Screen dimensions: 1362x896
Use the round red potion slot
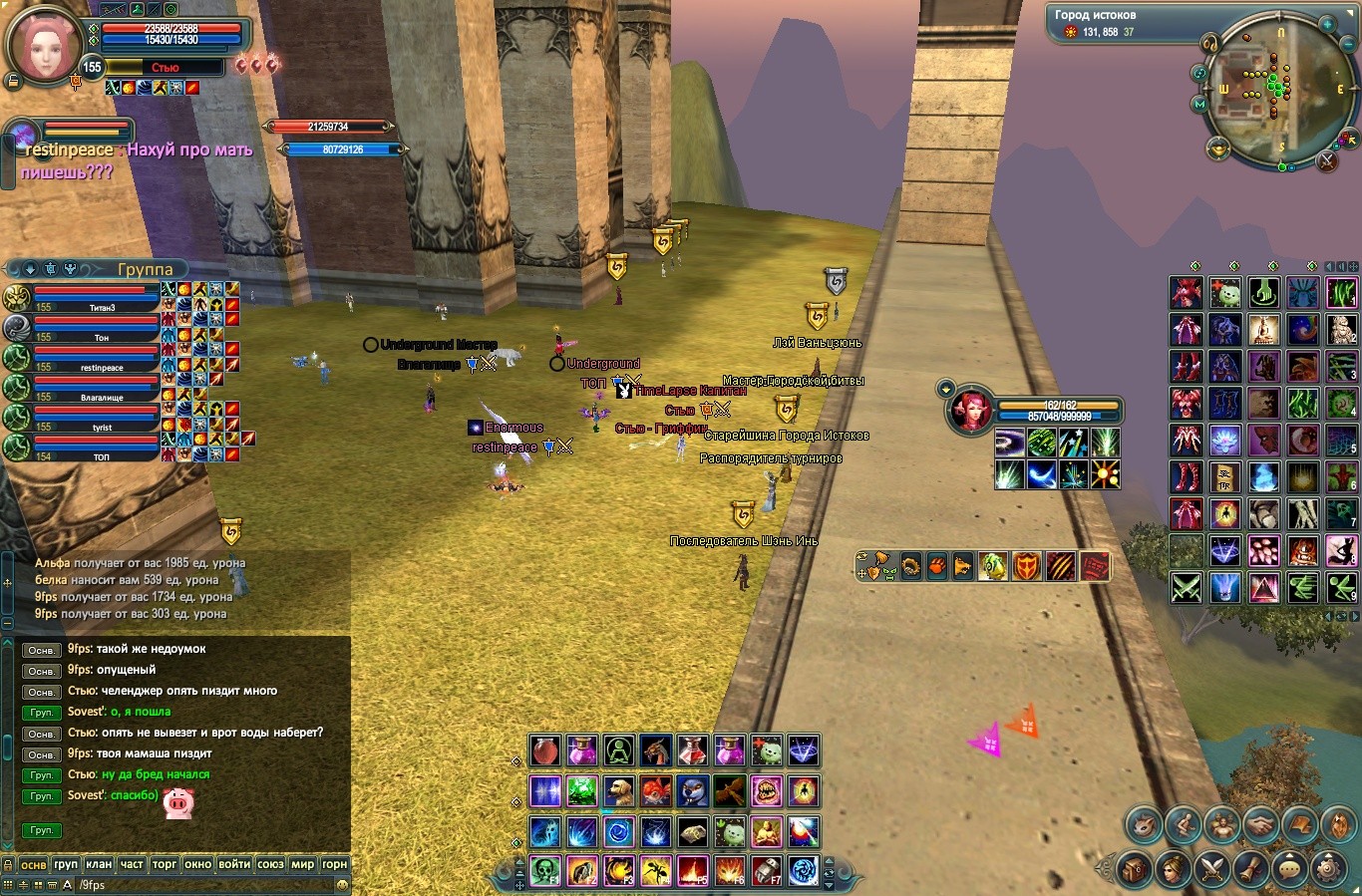tap(544, 749)
